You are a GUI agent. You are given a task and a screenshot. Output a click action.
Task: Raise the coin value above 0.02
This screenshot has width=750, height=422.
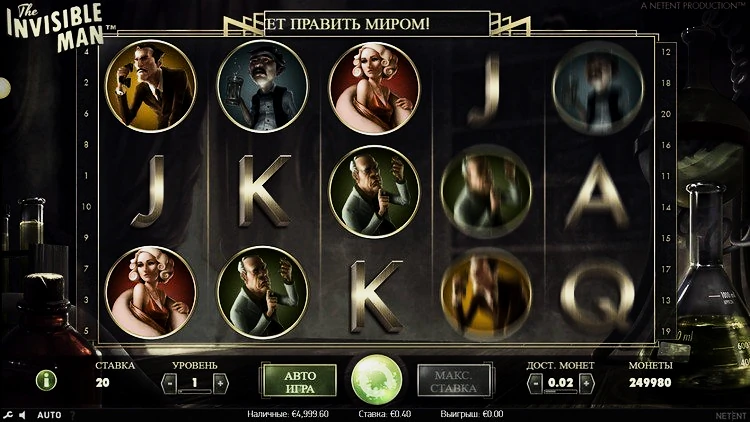click(586, 382)
